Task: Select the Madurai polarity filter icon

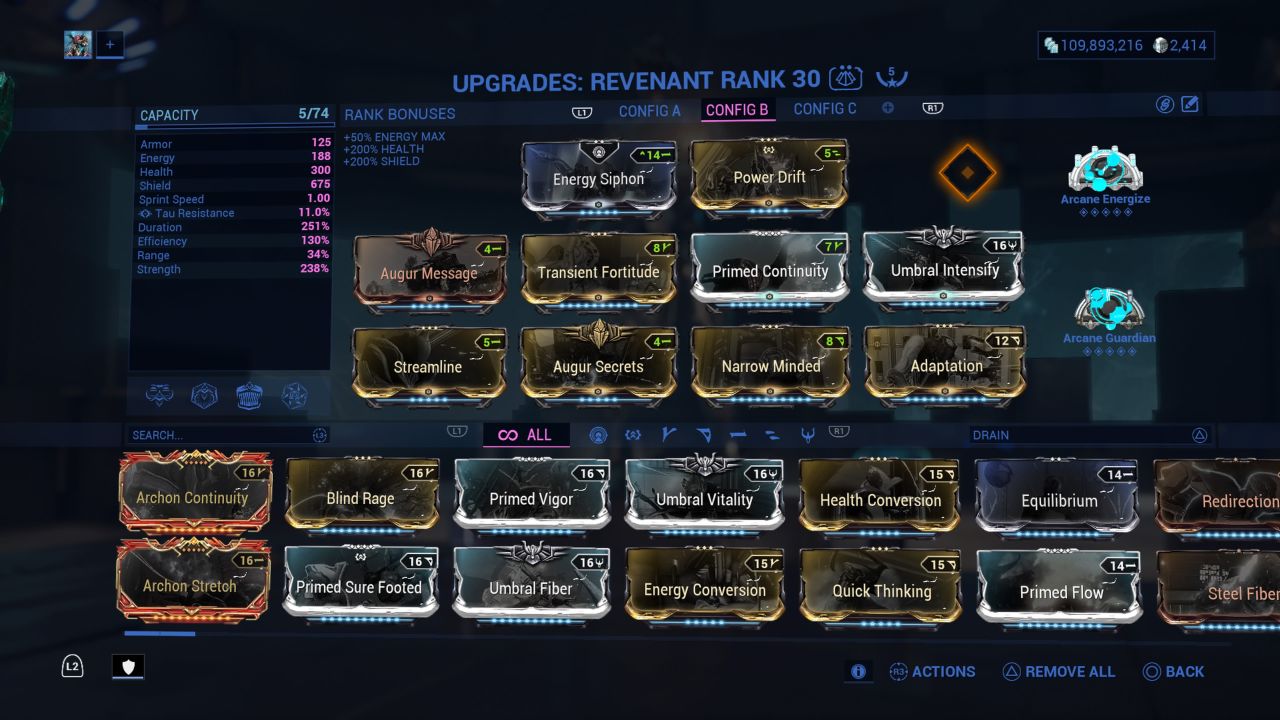Action: coord(667,435)
